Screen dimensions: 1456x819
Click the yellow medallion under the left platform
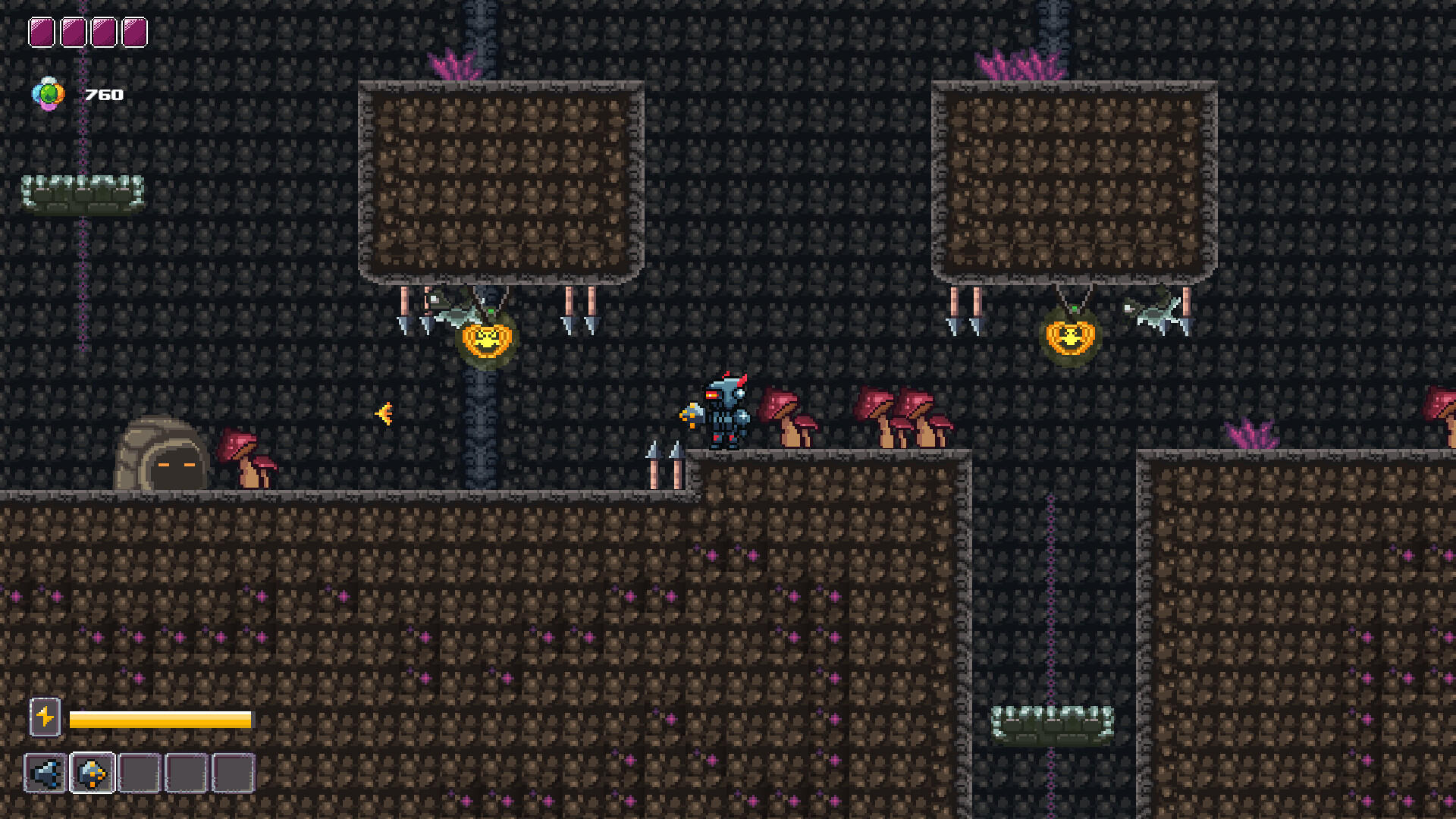tap(488, 339)
